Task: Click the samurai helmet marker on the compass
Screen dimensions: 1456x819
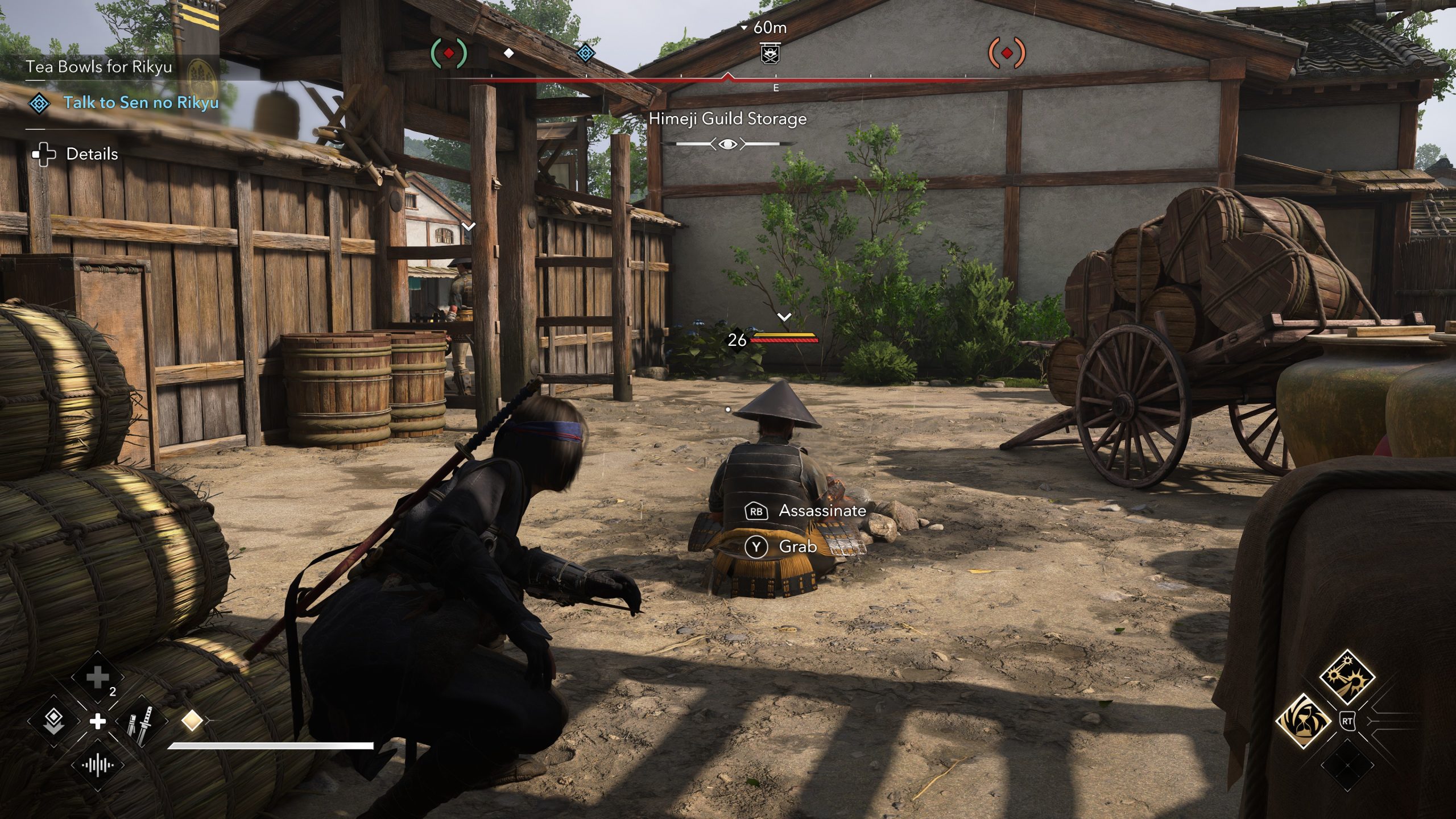Action: 770,54
